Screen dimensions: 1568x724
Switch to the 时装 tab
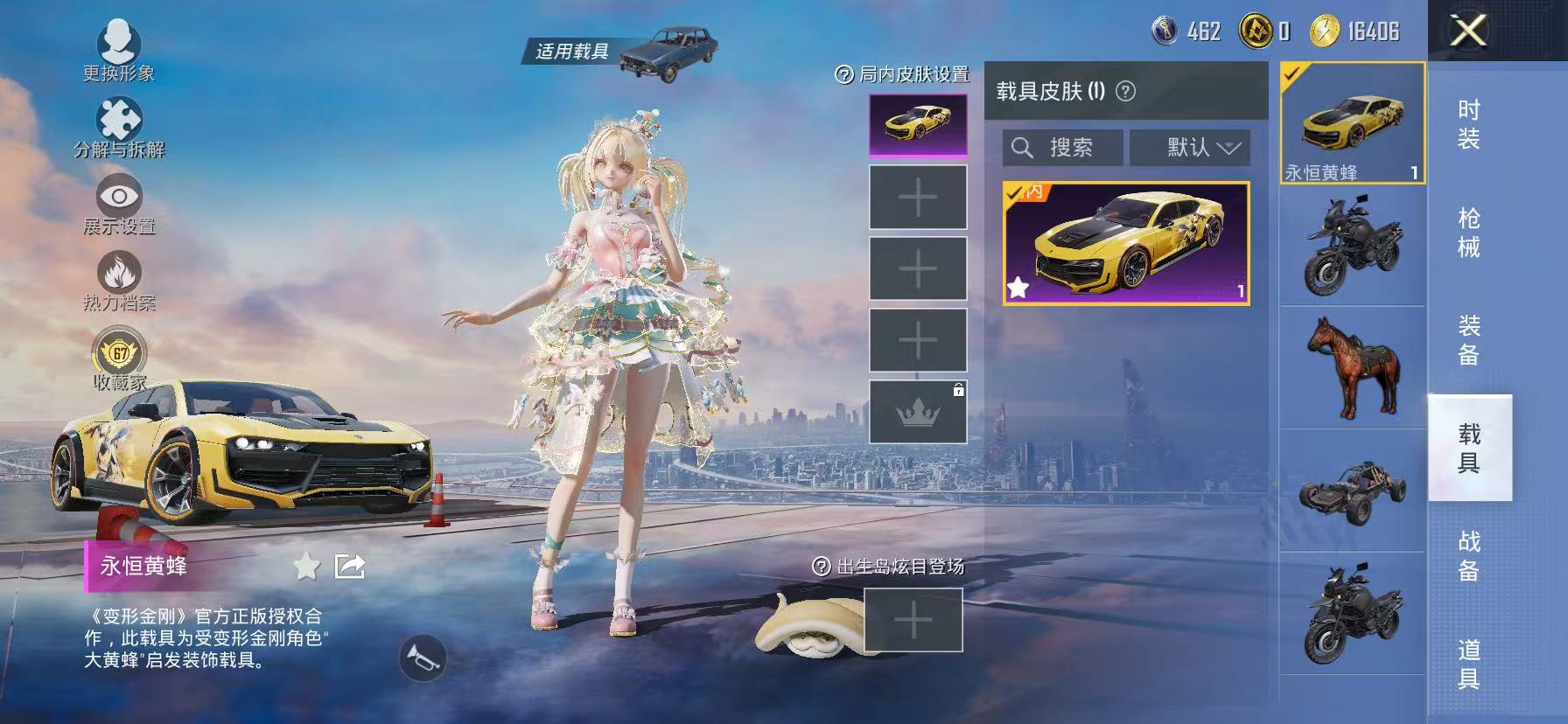click(x=1466, y=125)
